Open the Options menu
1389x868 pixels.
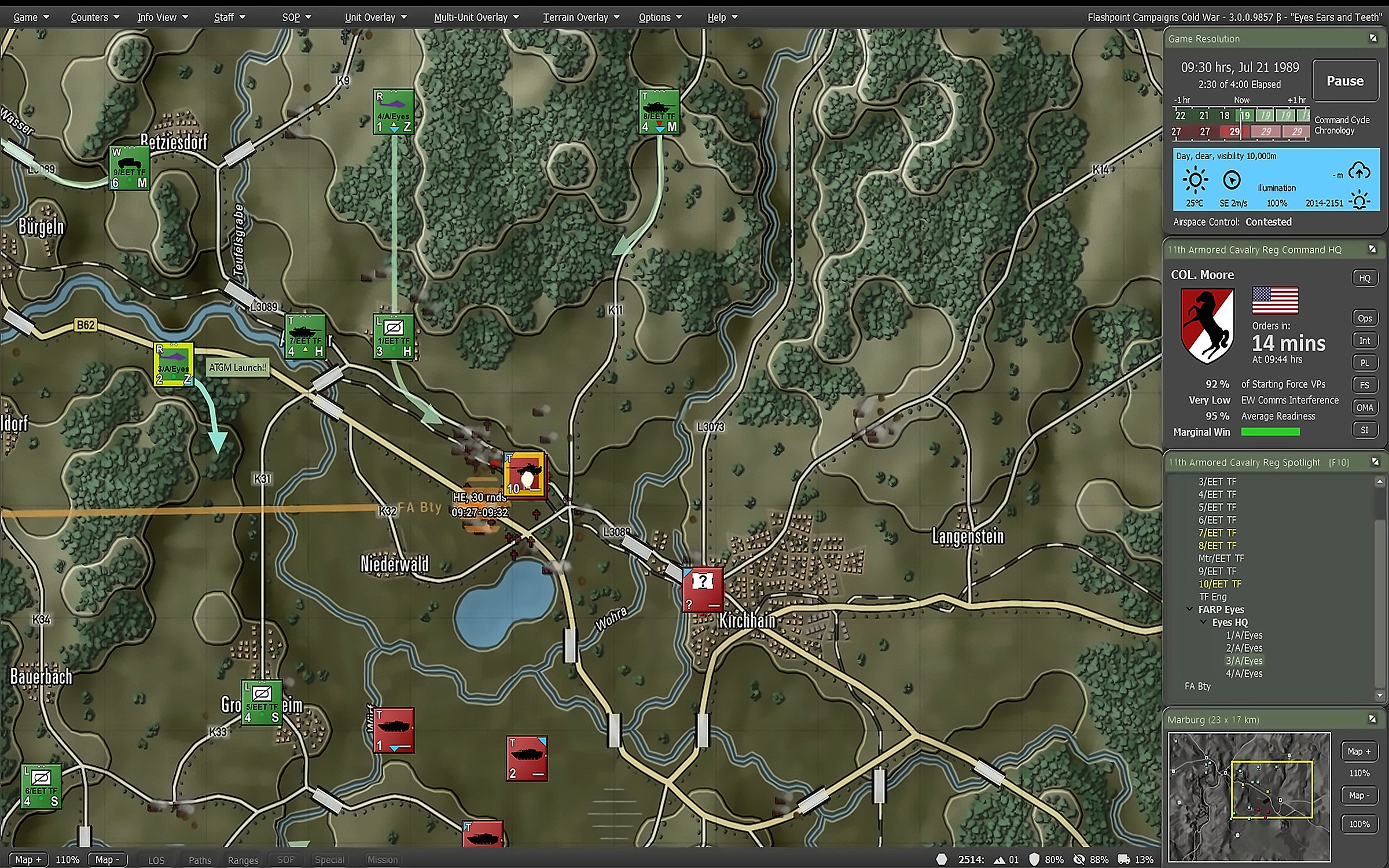click(660, 17)
